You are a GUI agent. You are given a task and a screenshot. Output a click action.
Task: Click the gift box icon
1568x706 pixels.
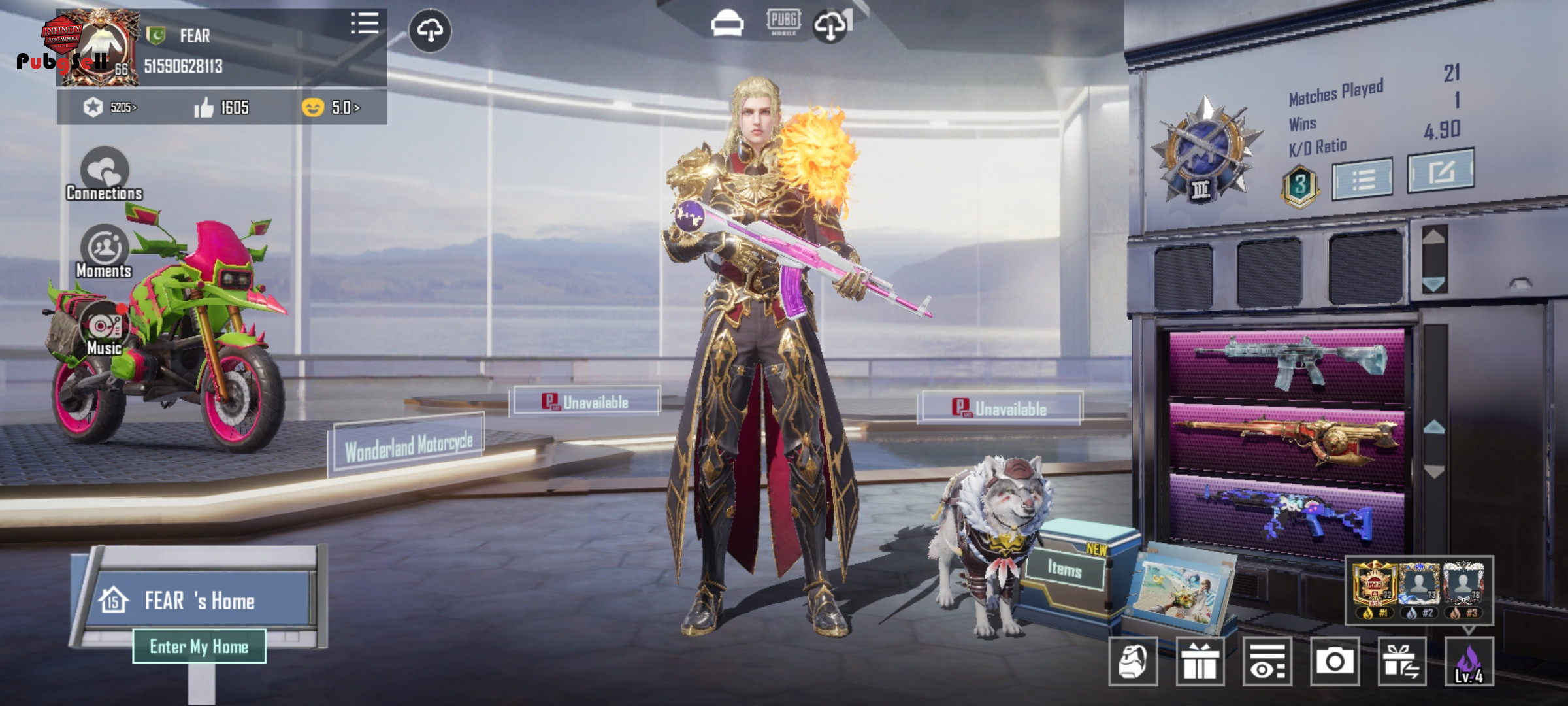(x=1200, y=662)
